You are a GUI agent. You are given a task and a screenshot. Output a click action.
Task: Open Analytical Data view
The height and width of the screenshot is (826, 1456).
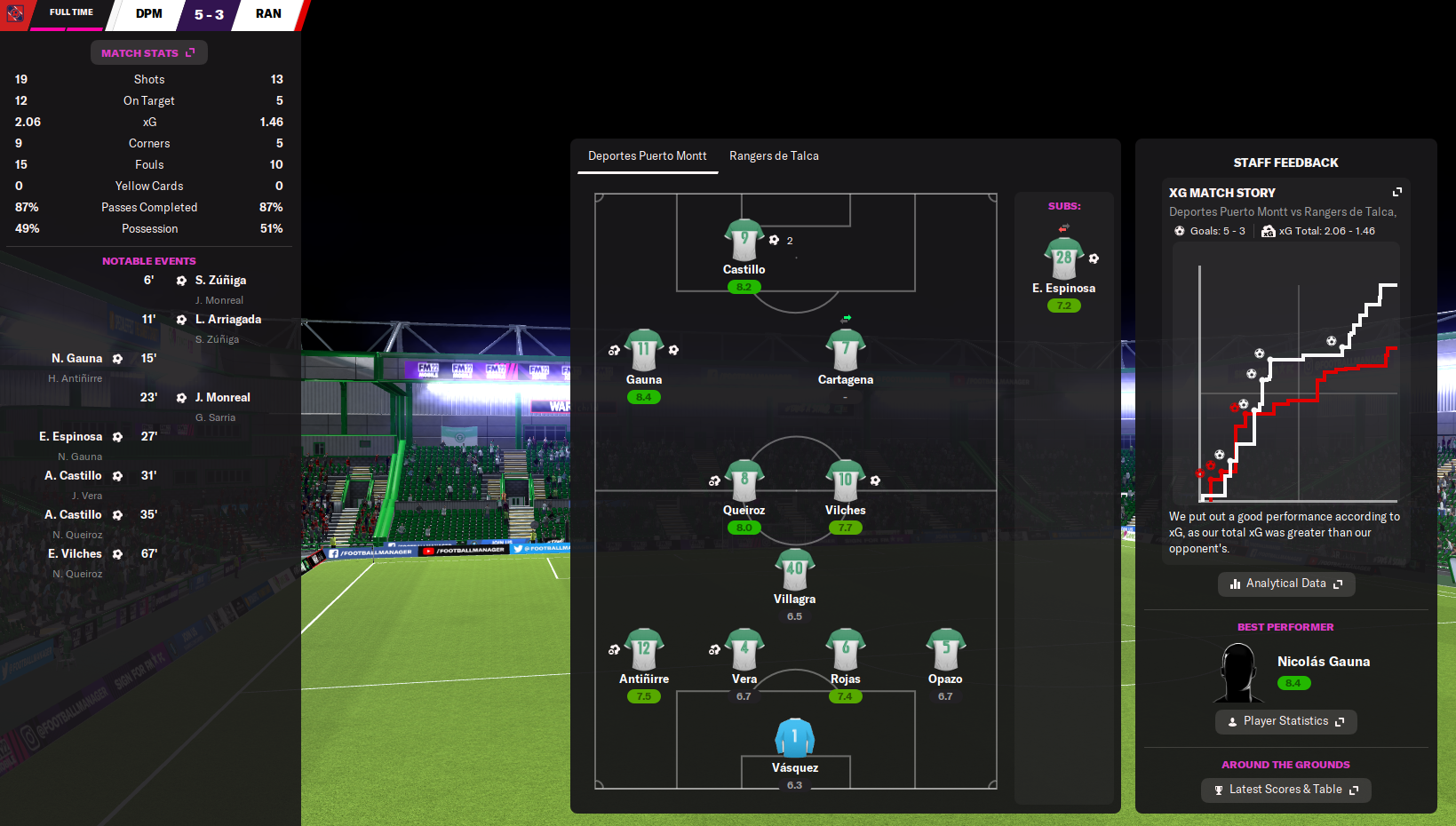coord(1285,584)
